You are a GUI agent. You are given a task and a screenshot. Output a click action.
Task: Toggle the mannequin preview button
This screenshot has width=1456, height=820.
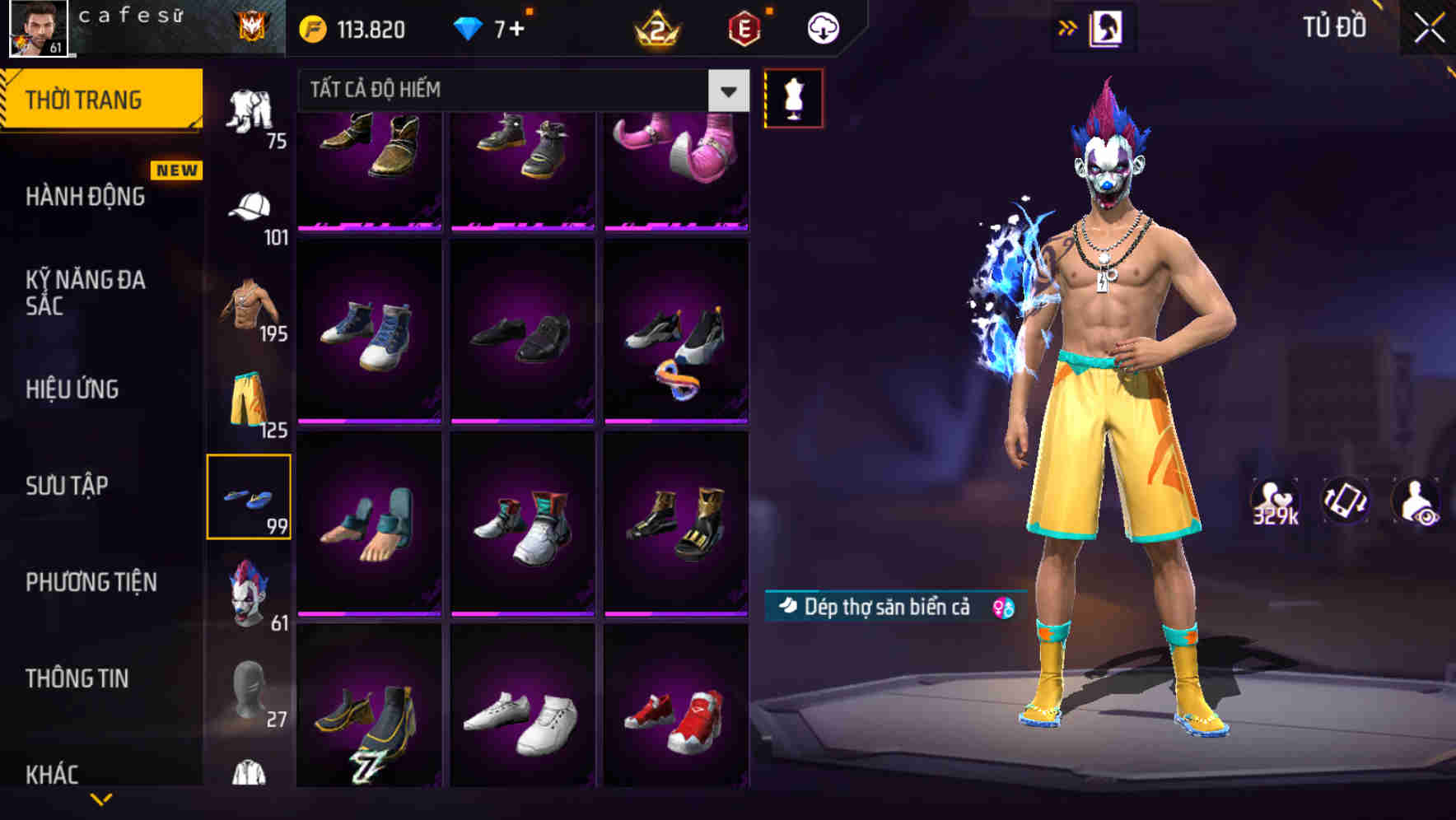[x=793, y=97]
